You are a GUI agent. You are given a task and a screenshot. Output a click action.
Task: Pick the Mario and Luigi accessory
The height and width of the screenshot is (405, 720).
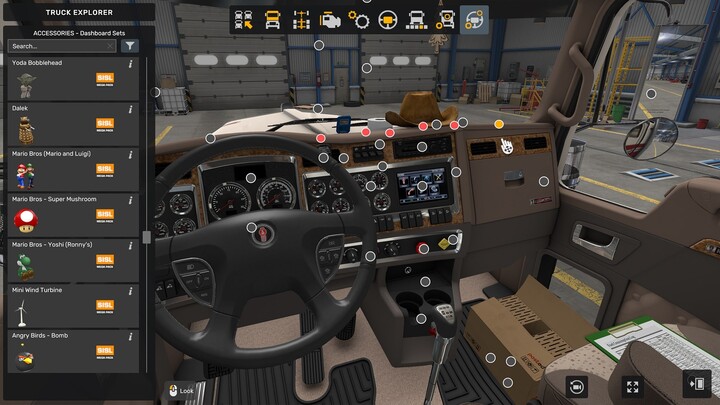coord(70,170)
